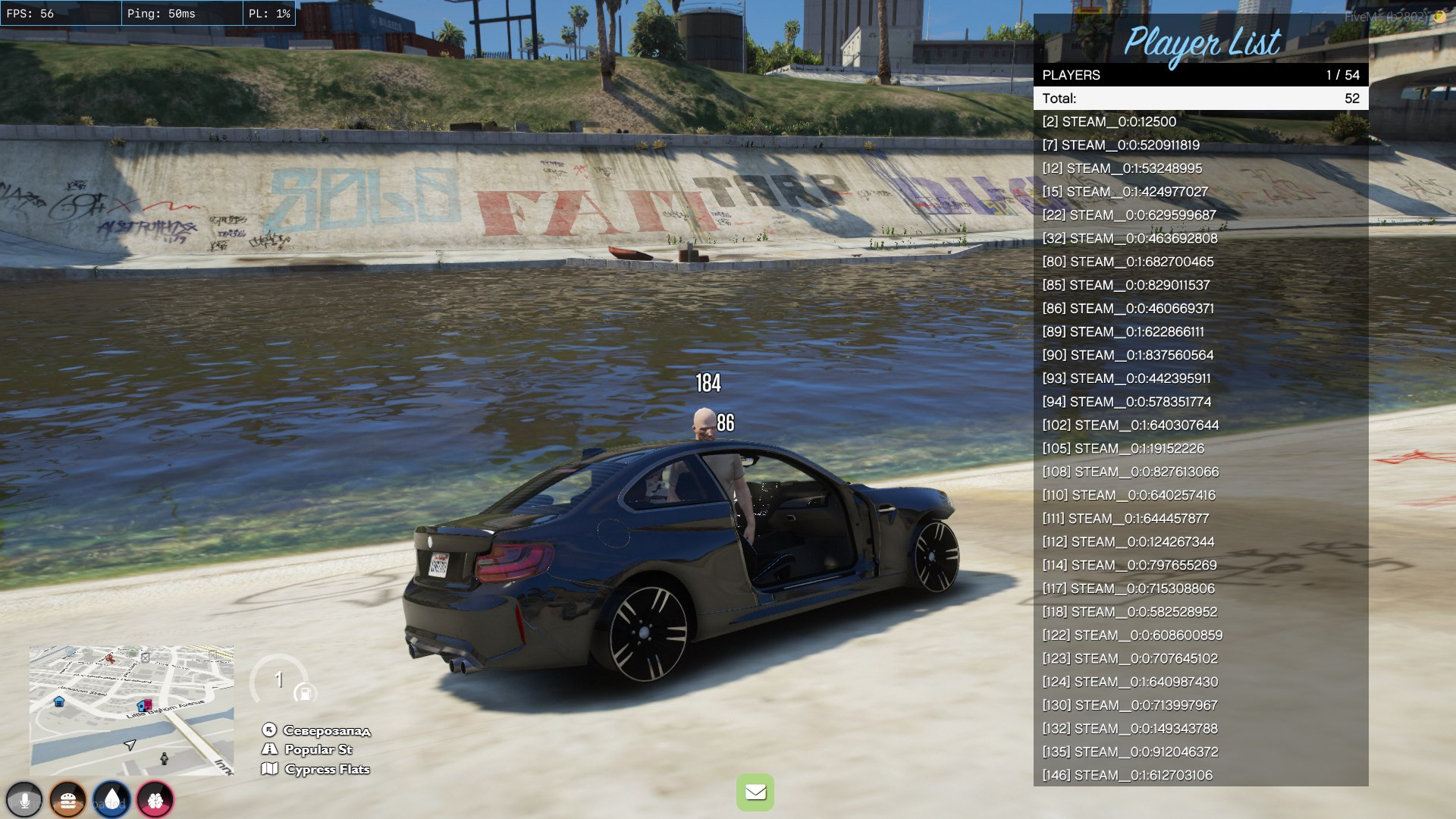Click the water drop thirst icon
Screen dimensions: 1456x819
(111, 800)
